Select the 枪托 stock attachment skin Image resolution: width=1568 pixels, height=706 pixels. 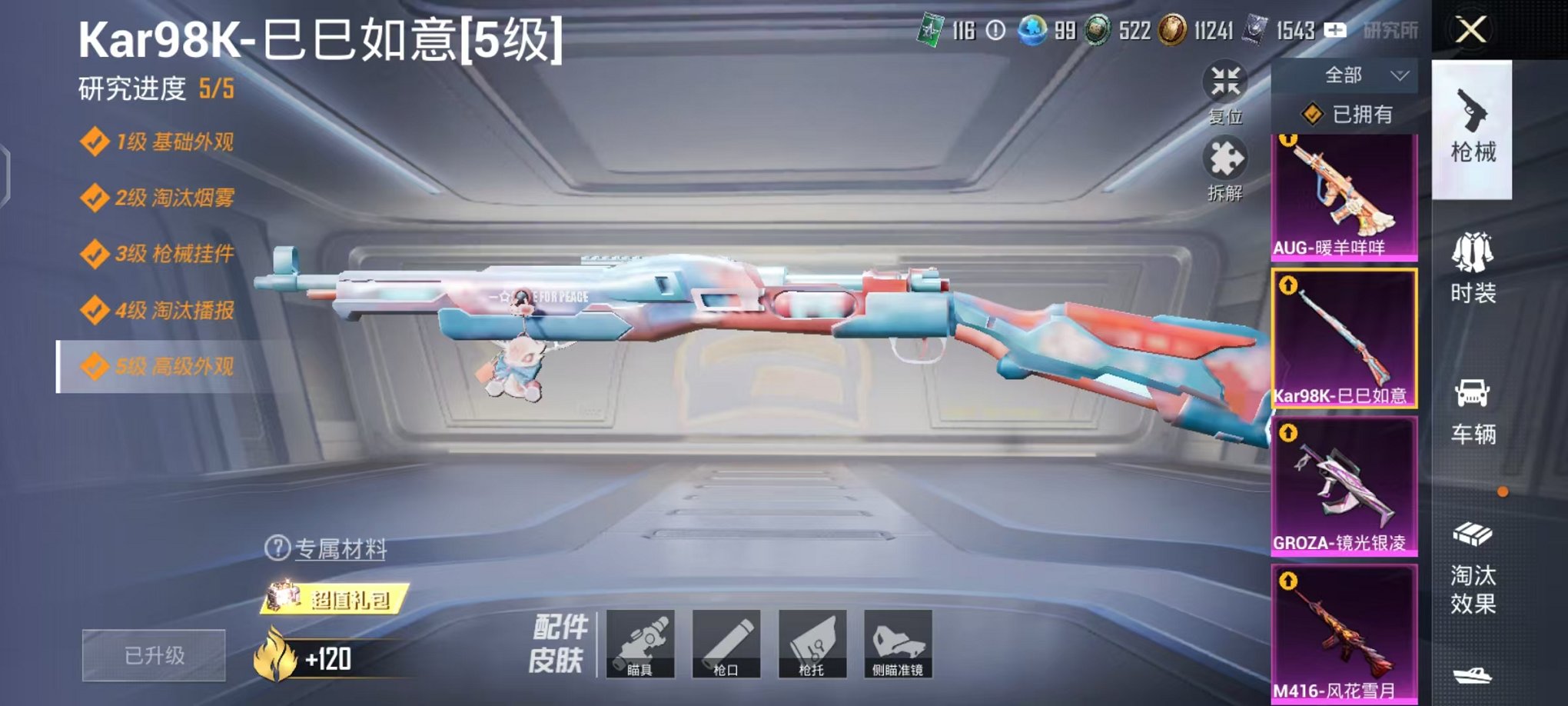click(x=815, y=644)
